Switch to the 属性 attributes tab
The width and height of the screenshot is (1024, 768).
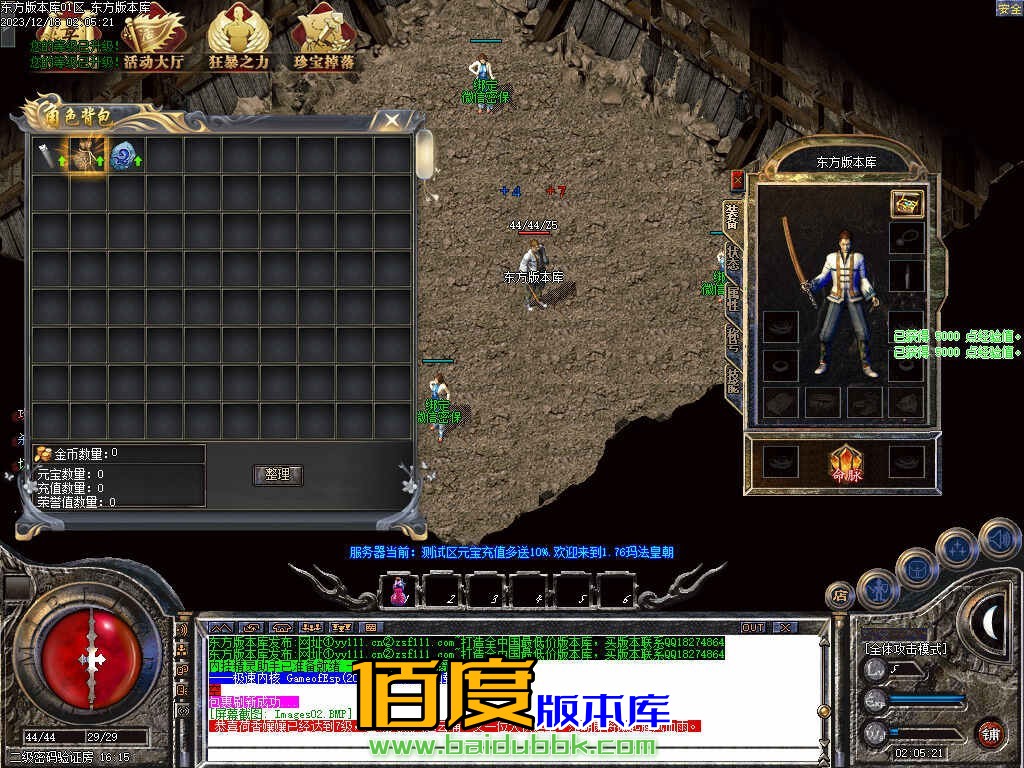point(733,298)
